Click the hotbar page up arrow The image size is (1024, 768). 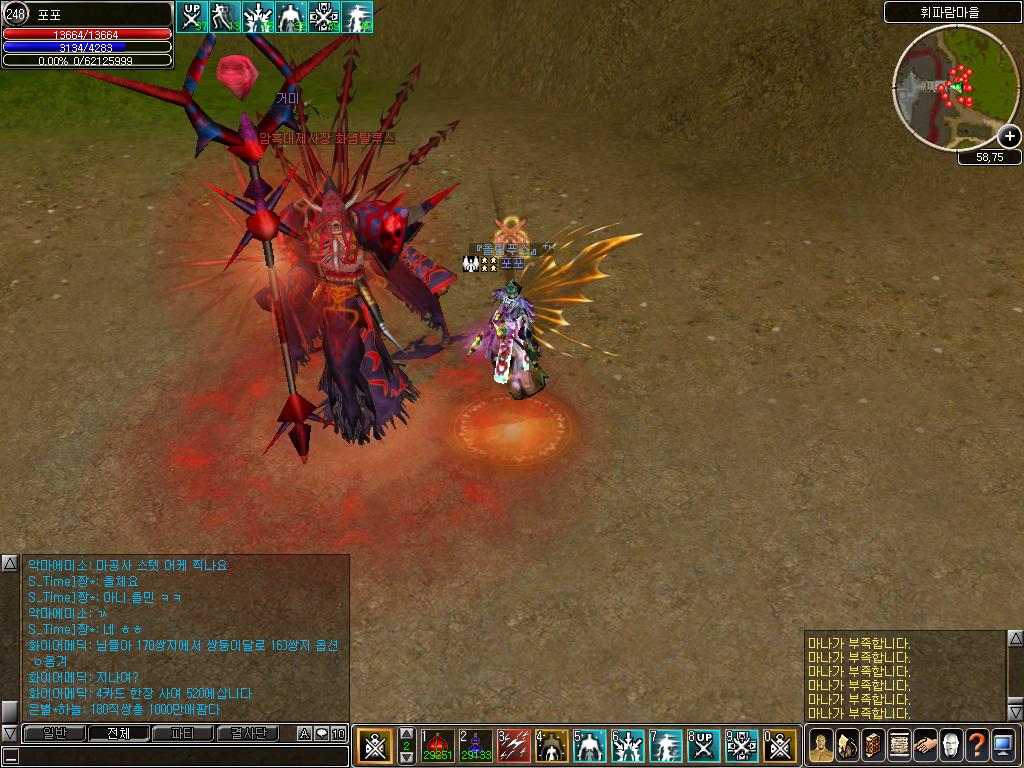(x=406, y=734)
